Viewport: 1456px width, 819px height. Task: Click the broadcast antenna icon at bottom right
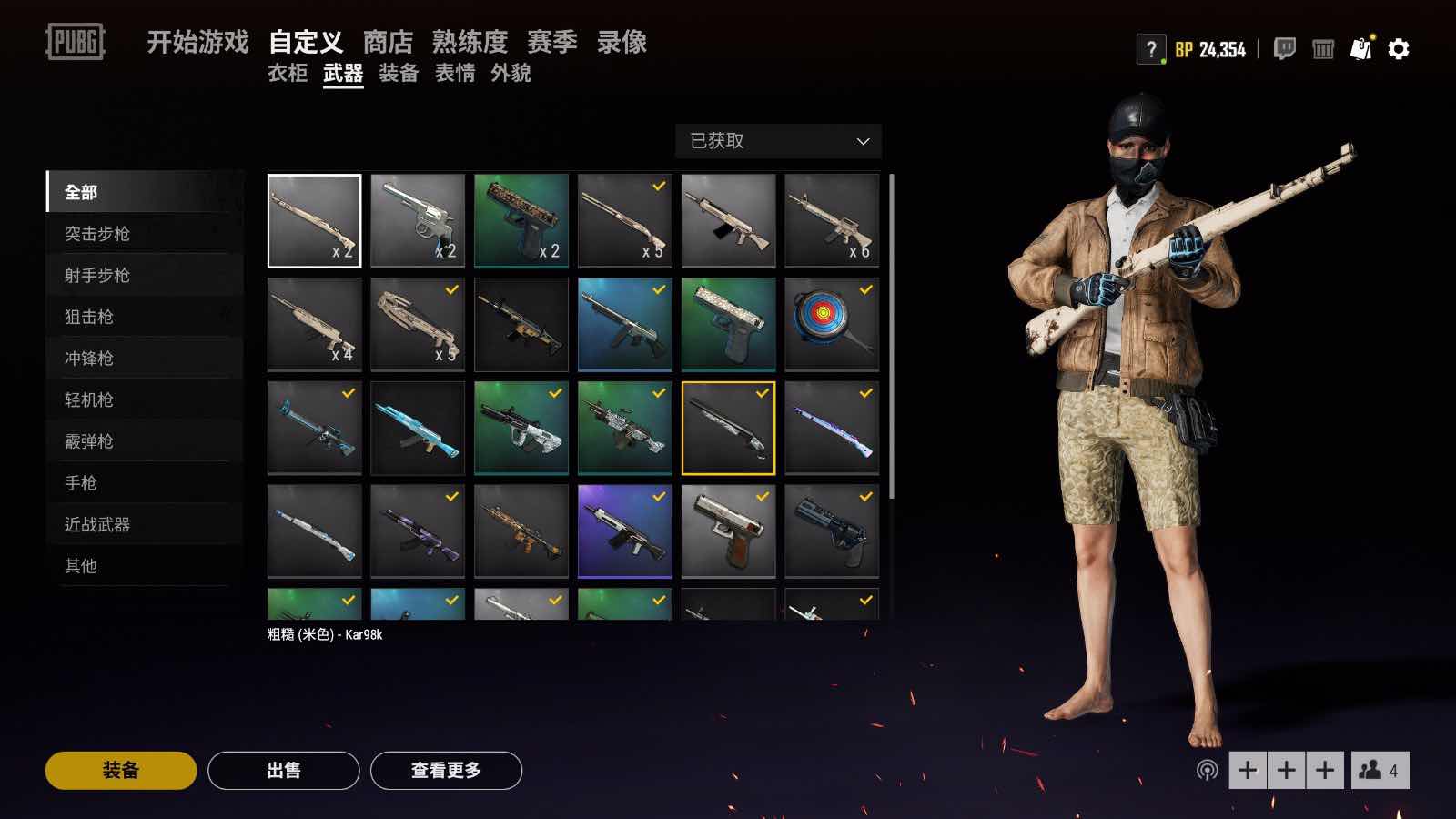click(x=1209, y=769)
